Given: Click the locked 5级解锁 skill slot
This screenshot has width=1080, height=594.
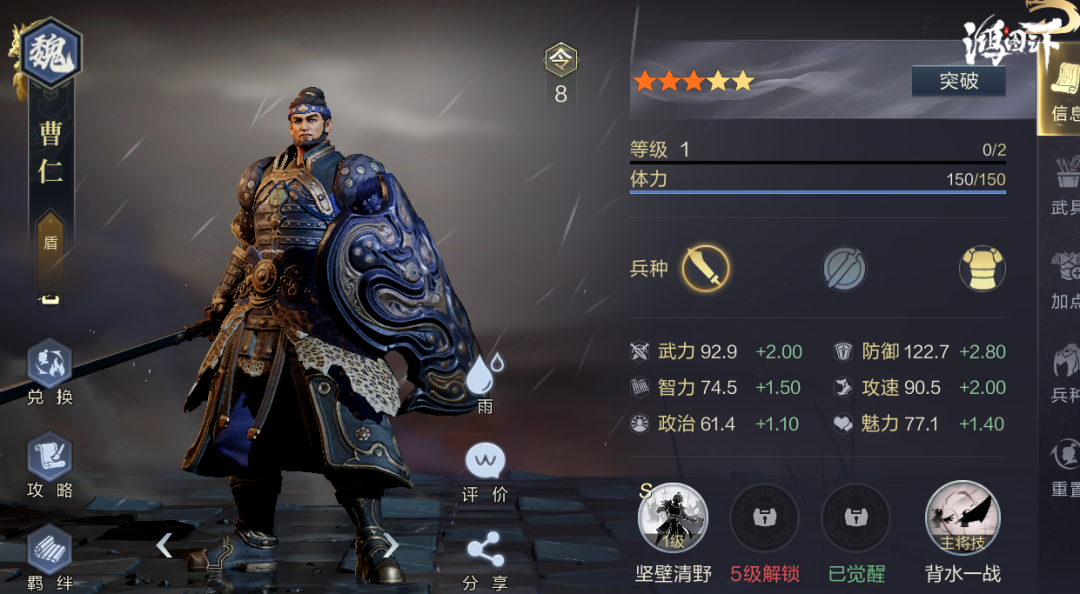Looking at the screenshot, I should click(x=765, y=519).
